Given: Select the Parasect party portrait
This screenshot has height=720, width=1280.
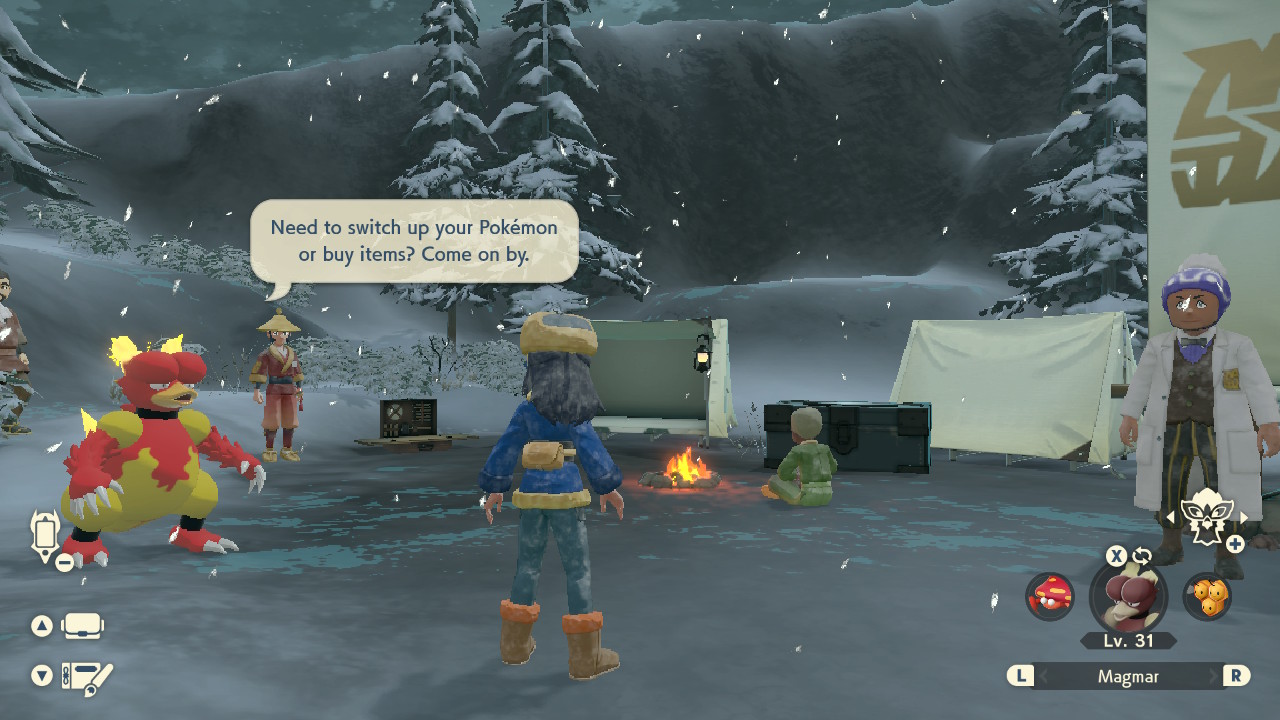Looking at the screenshot, I should pyautogui.click(x=1050, y=596).
